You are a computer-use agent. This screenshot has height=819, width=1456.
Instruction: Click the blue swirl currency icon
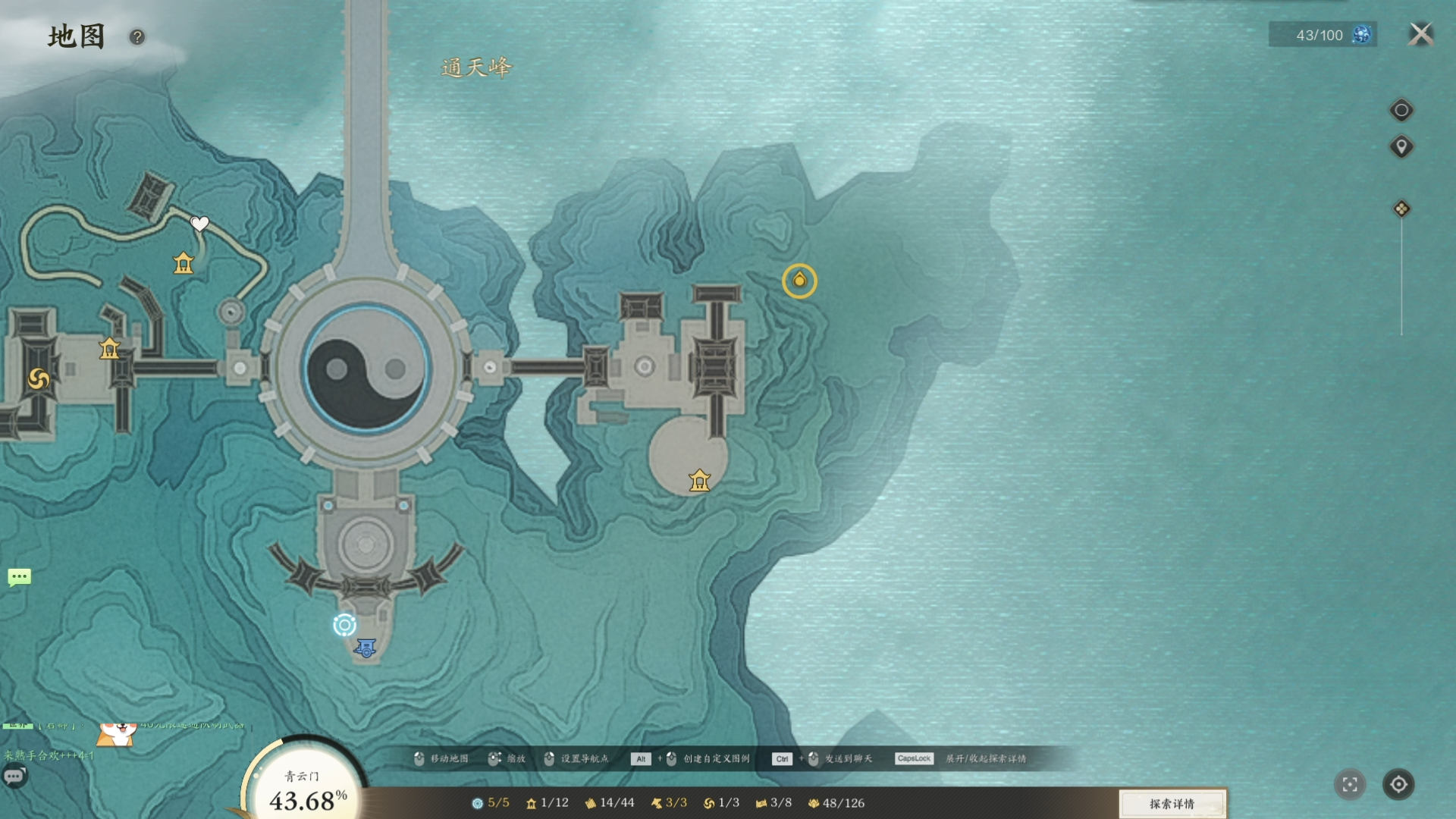pyautogui.click(x=1362, y=35)
